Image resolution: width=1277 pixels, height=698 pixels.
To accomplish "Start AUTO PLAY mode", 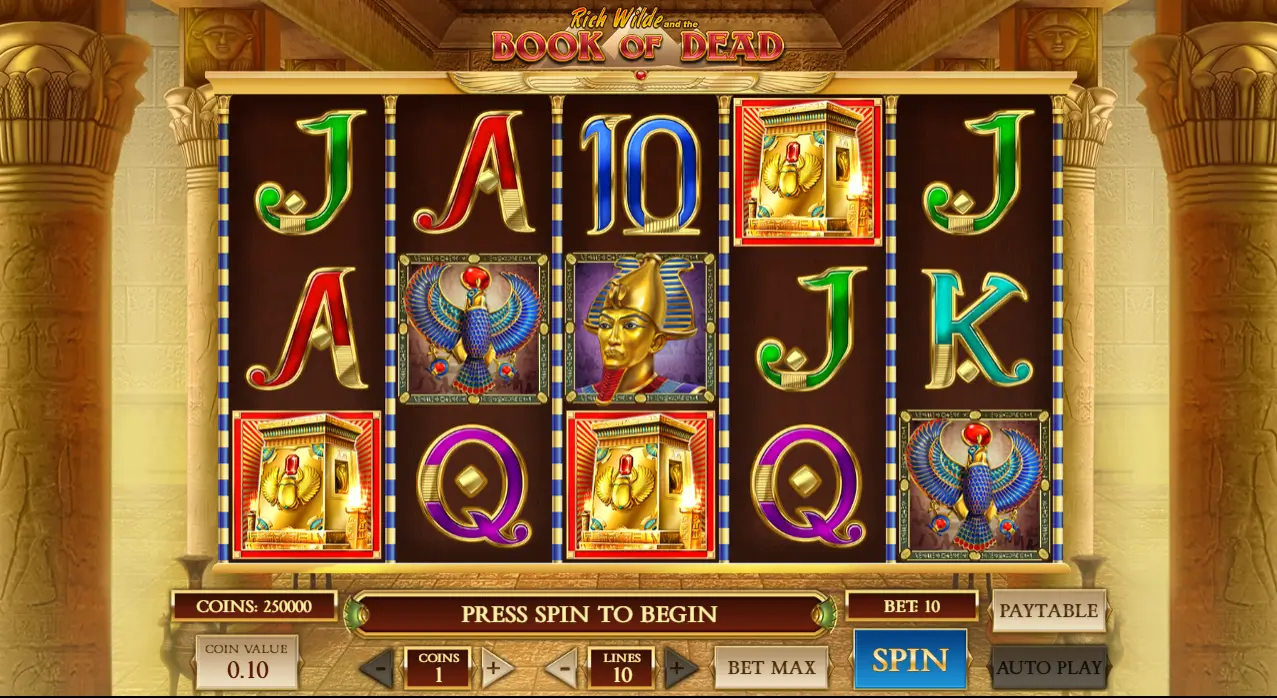I will (x=1049, y=667).
